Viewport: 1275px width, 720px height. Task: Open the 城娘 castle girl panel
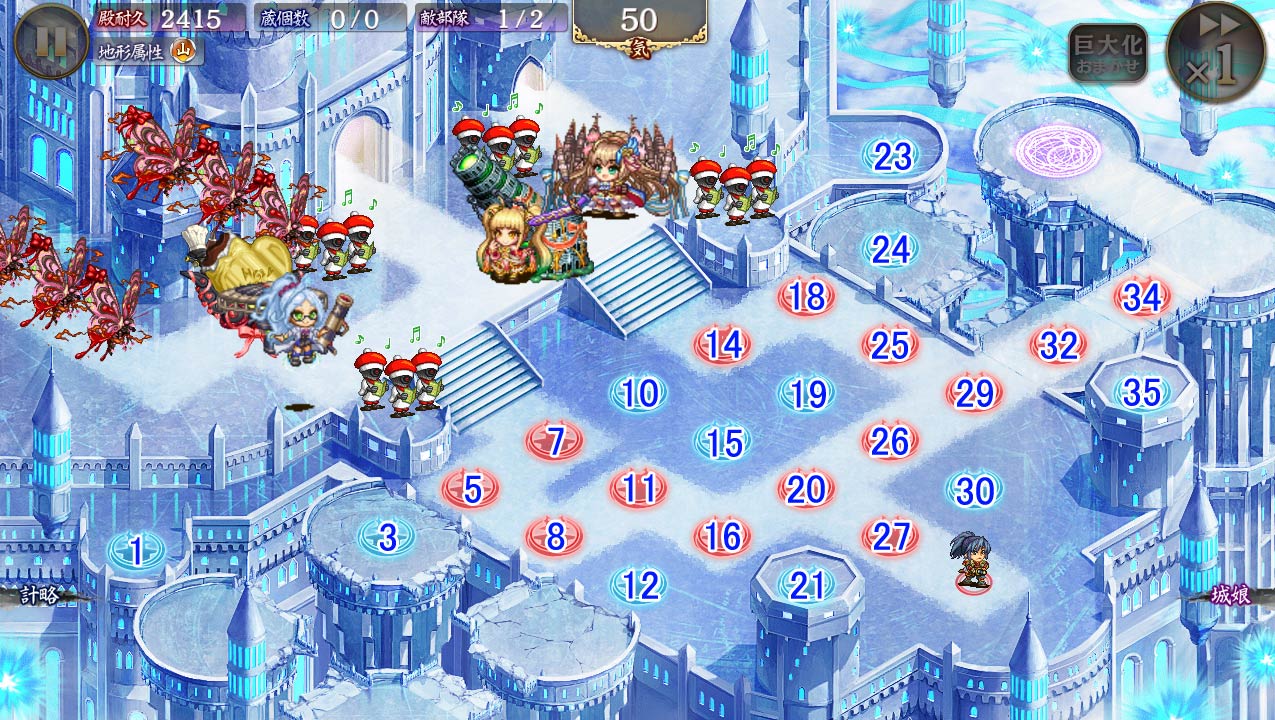click(1231, 595)
